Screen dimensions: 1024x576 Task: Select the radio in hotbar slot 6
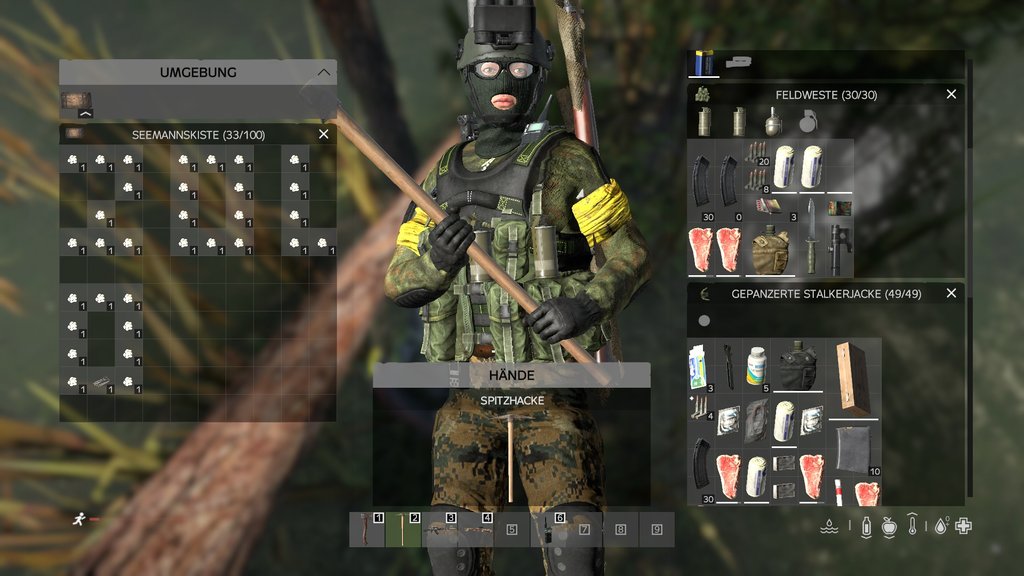[x=548, y=529]
